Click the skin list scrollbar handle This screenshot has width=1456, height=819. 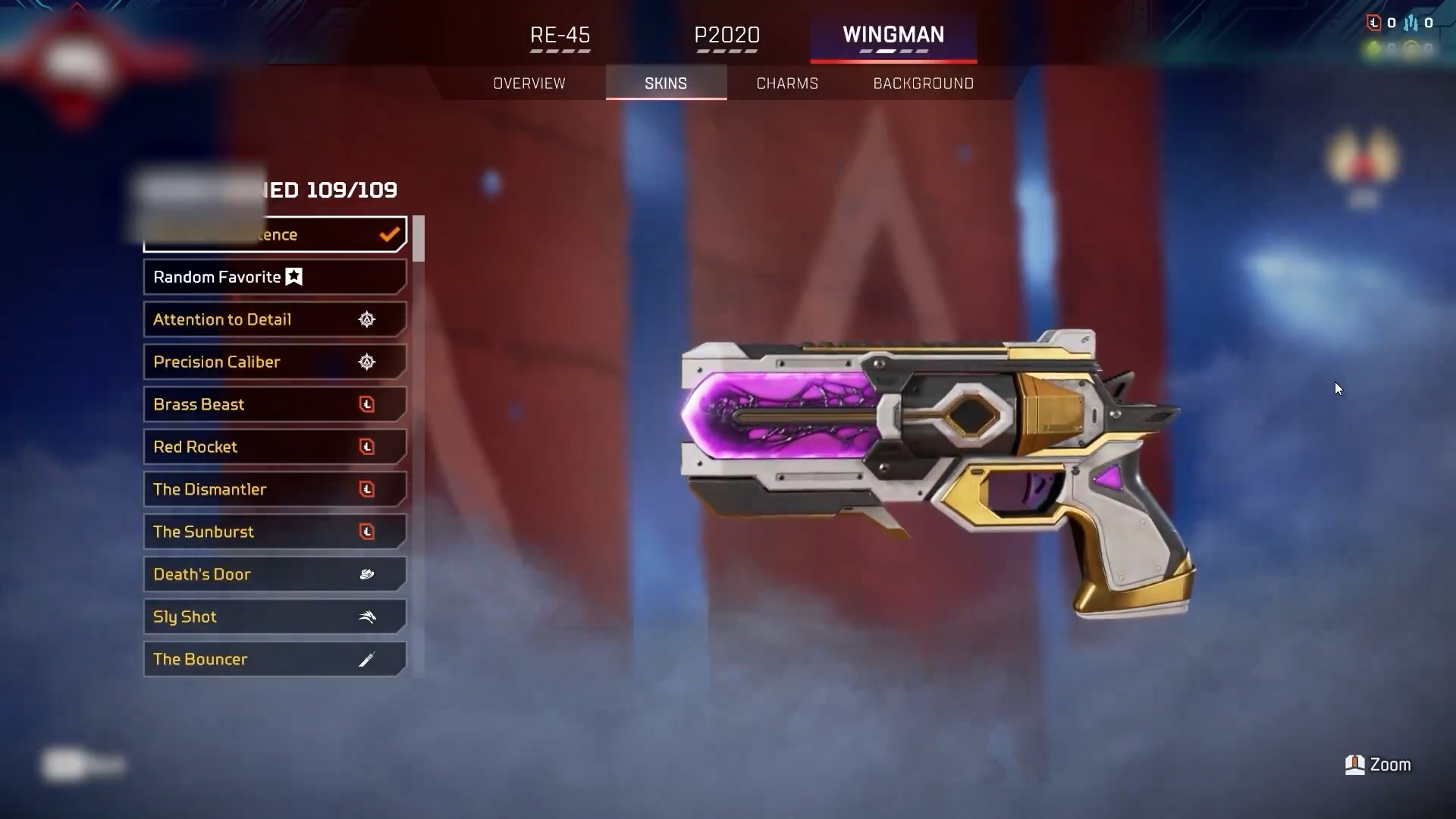419,239
